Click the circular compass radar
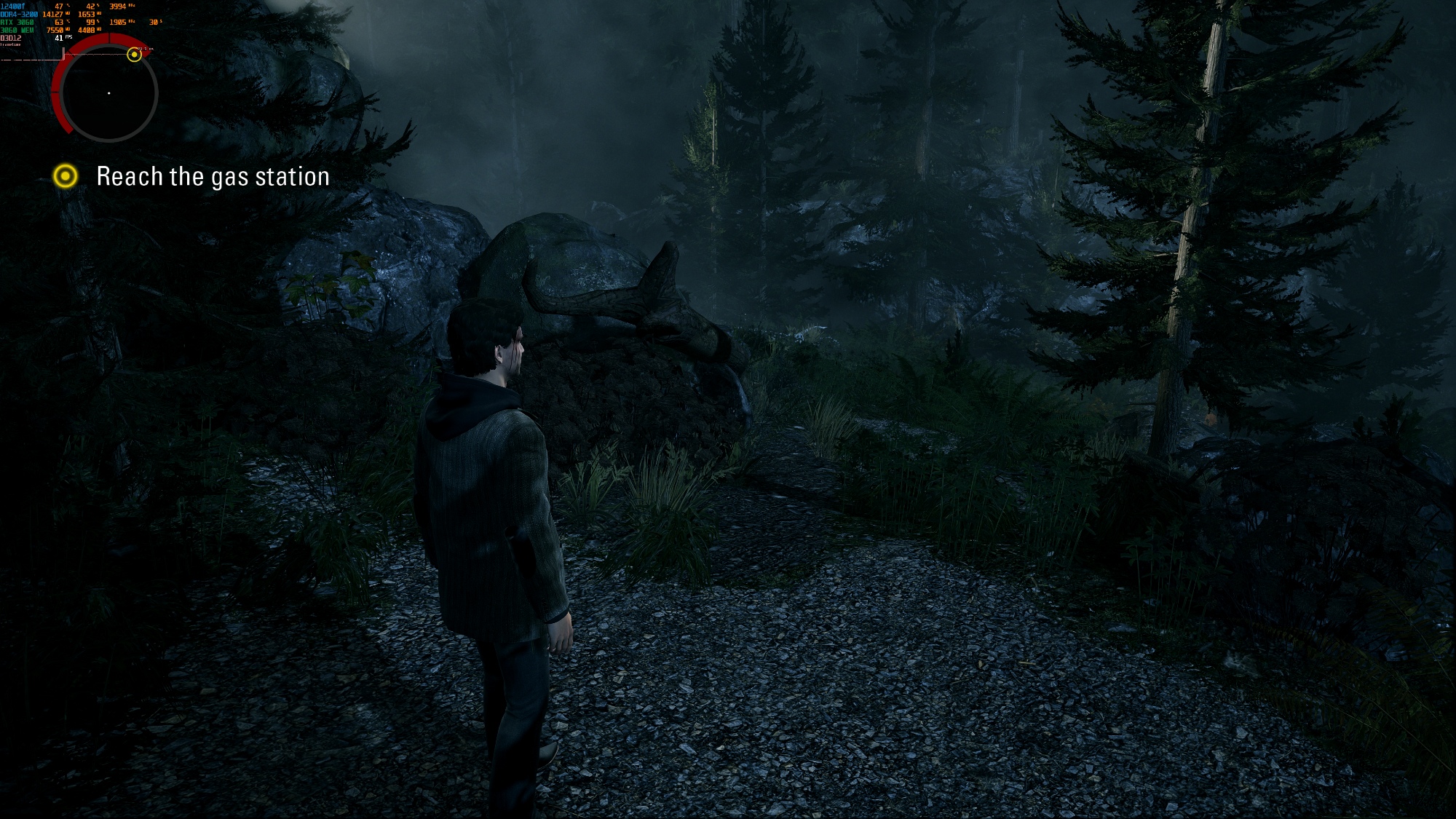 [108, 93]
